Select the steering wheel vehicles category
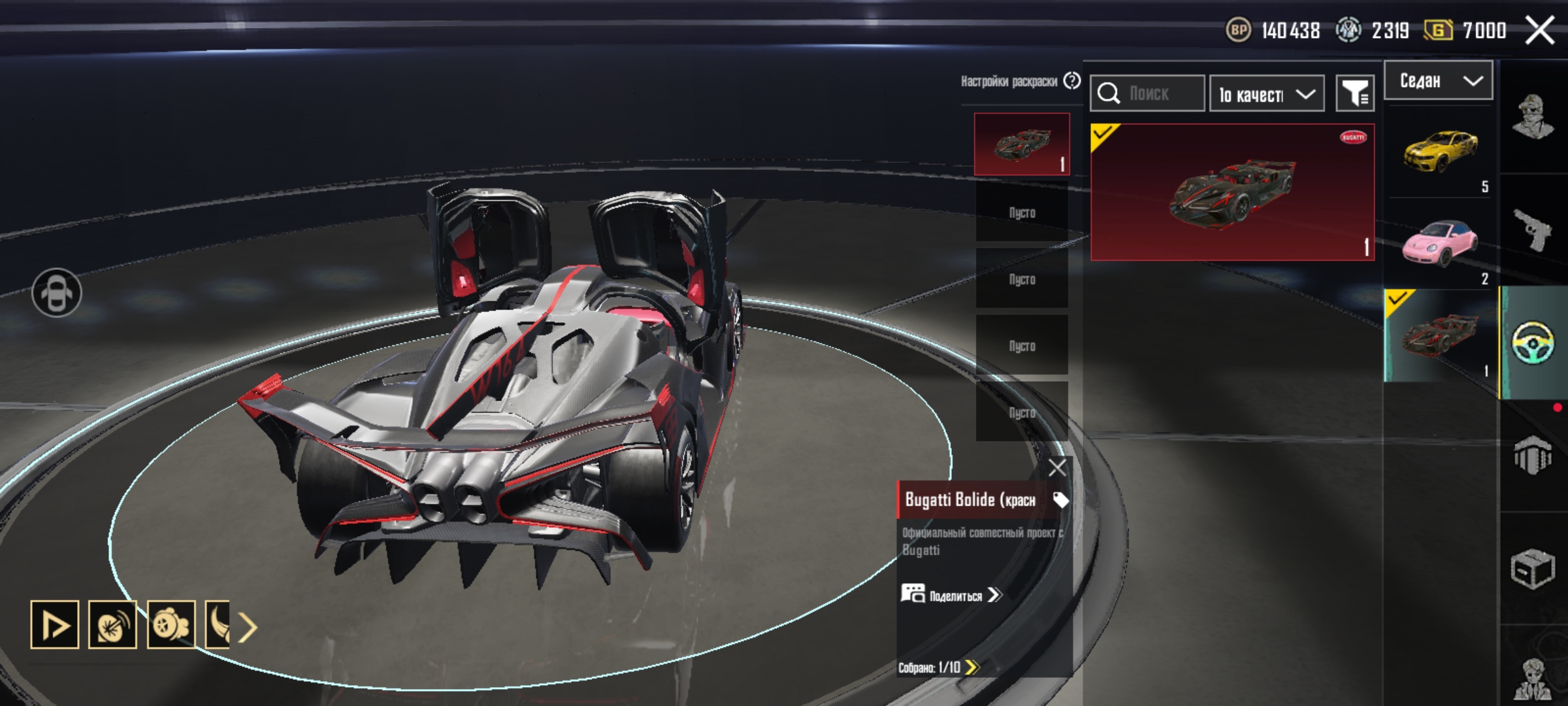 point(1533,342)
